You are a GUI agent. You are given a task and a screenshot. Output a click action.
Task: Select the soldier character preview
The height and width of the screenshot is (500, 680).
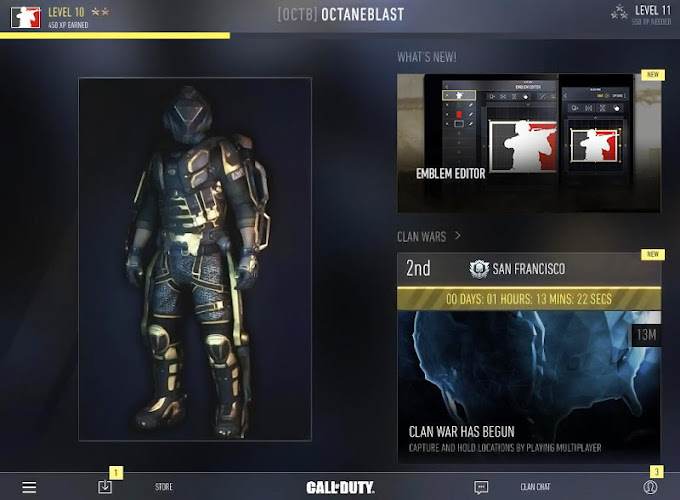[195, 258]
